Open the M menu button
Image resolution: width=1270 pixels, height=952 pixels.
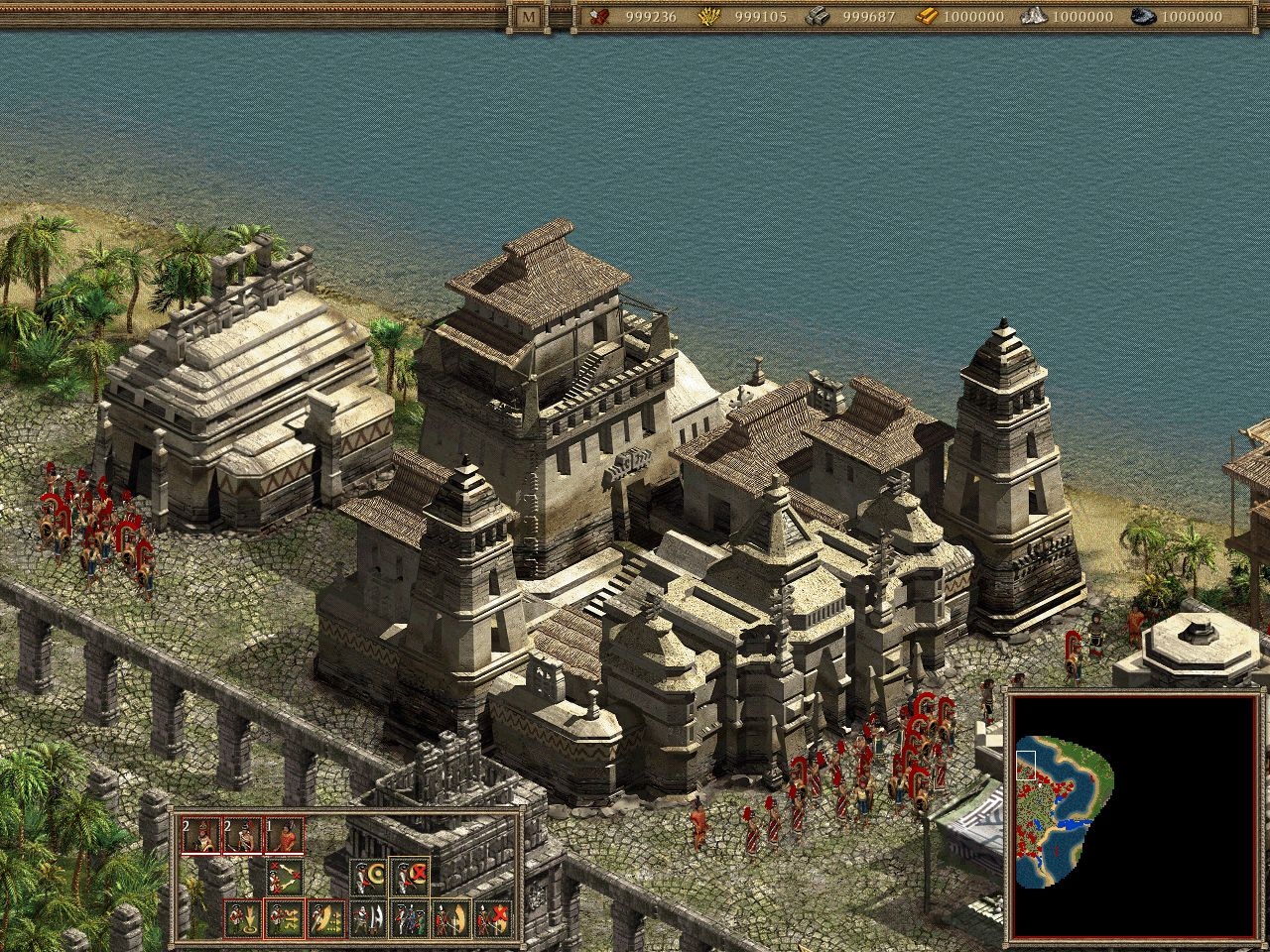526,17
